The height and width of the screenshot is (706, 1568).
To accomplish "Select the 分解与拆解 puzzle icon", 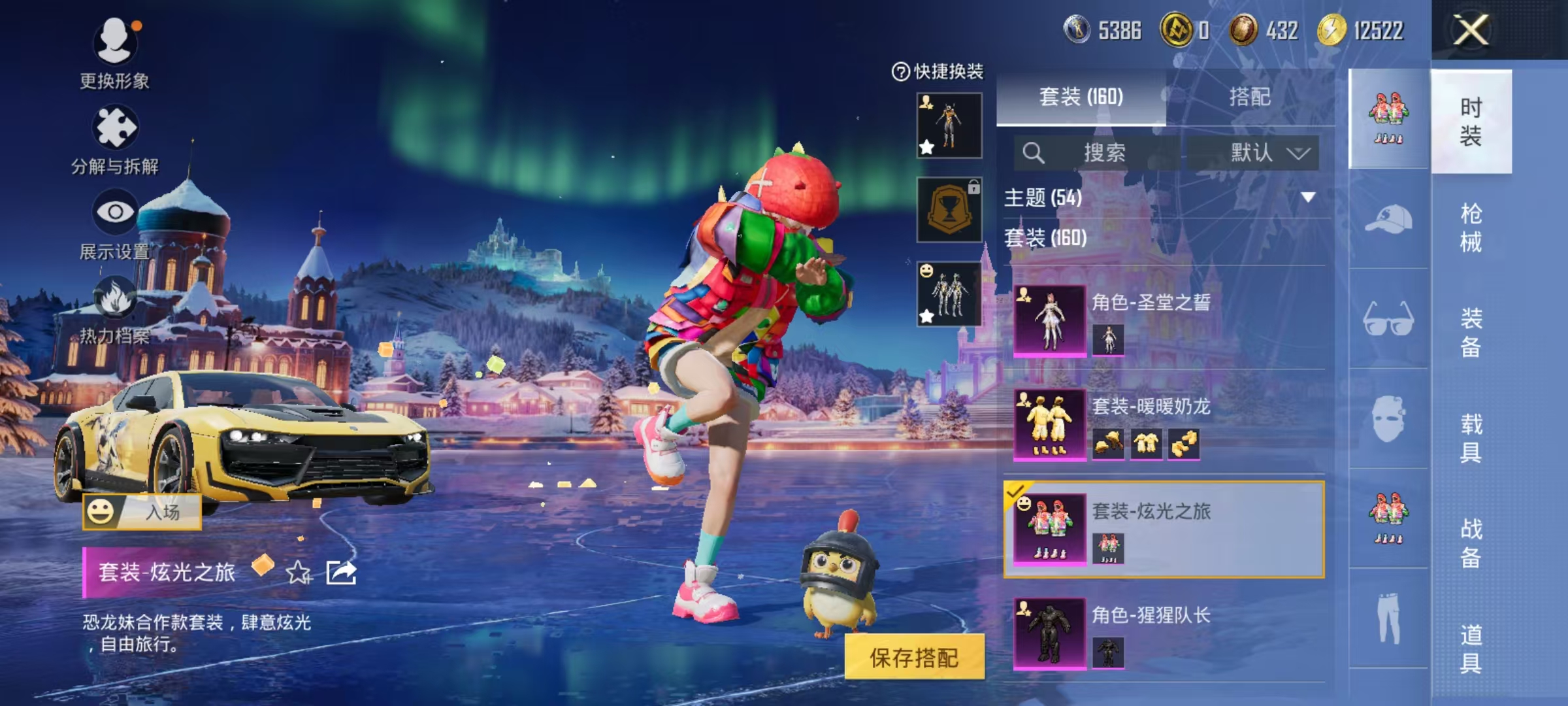I will click(x=116, y=127).
